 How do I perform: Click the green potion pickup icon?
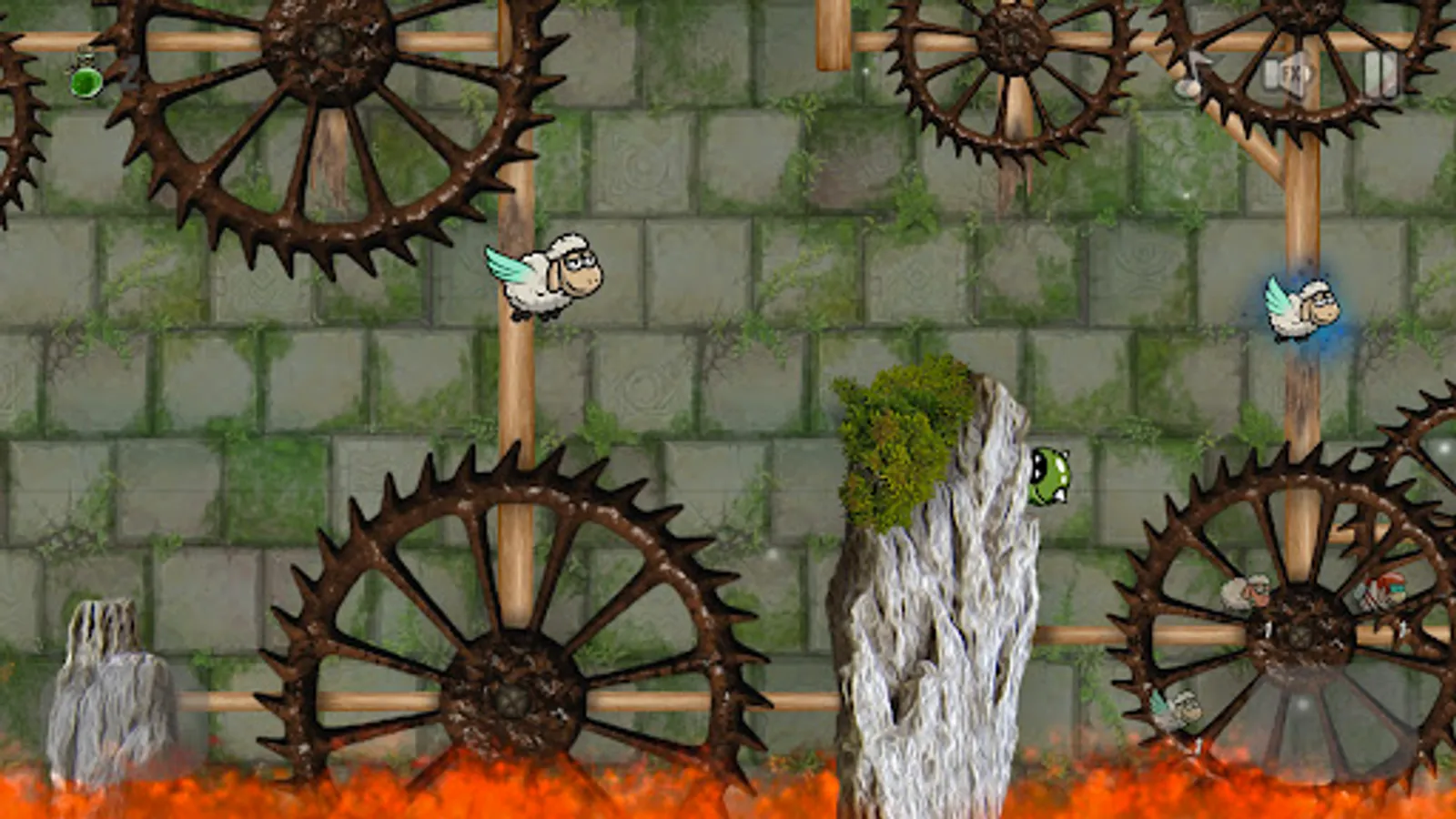pos(86,83)
